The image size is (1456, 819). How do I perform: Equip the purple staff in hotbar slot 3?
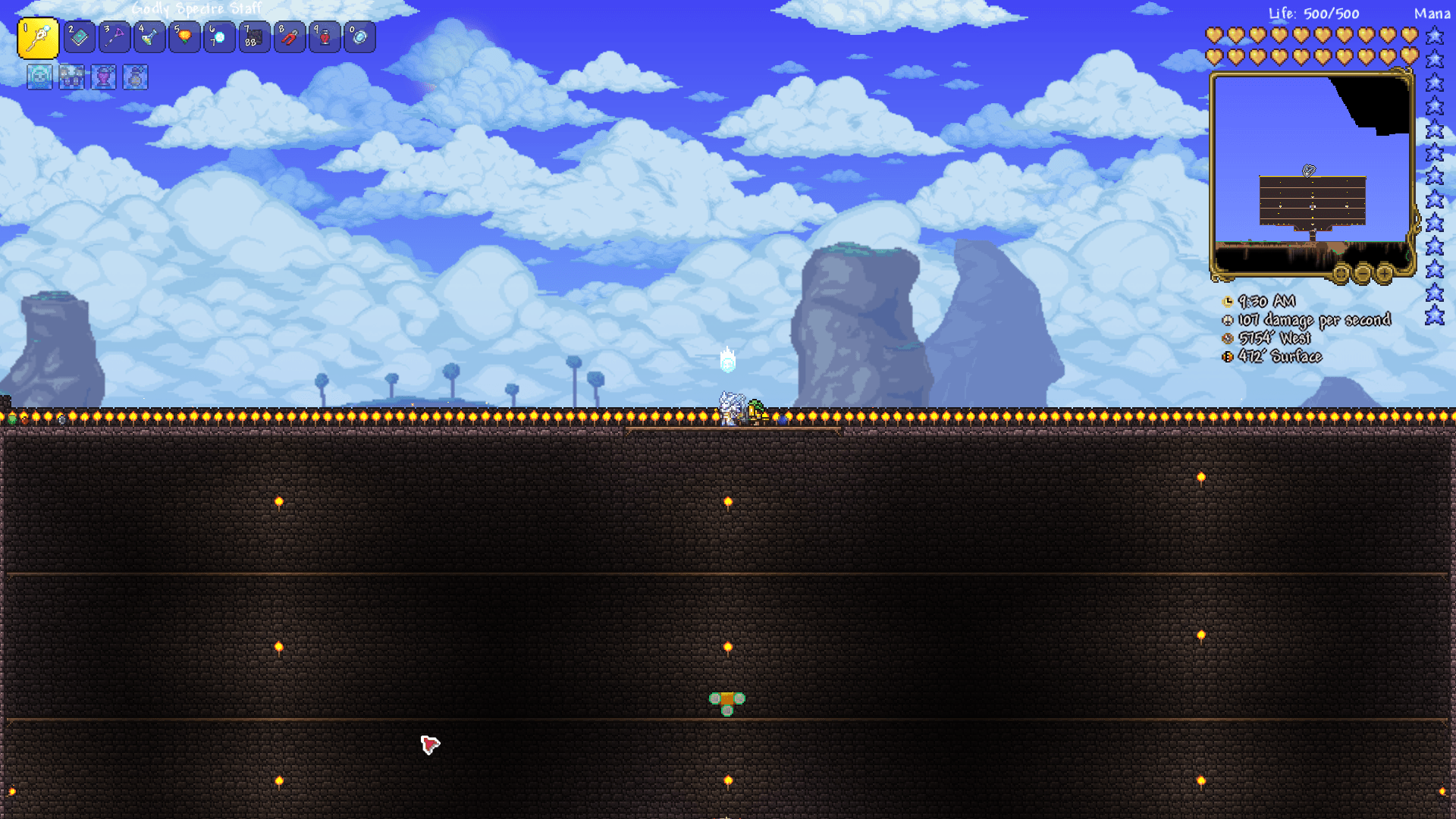(115, 36)
